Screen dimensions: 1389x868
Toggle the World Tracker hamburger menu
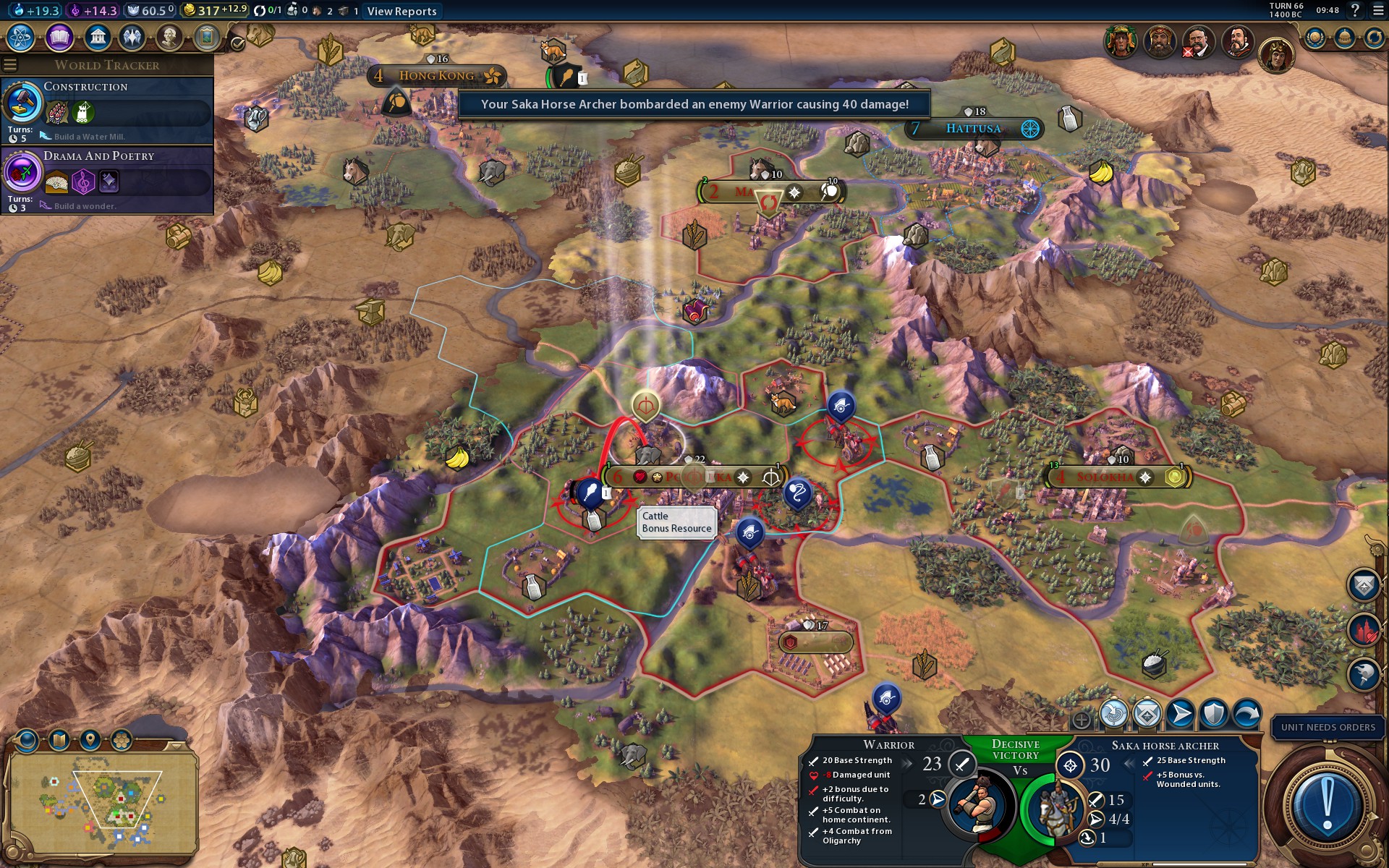10,65
